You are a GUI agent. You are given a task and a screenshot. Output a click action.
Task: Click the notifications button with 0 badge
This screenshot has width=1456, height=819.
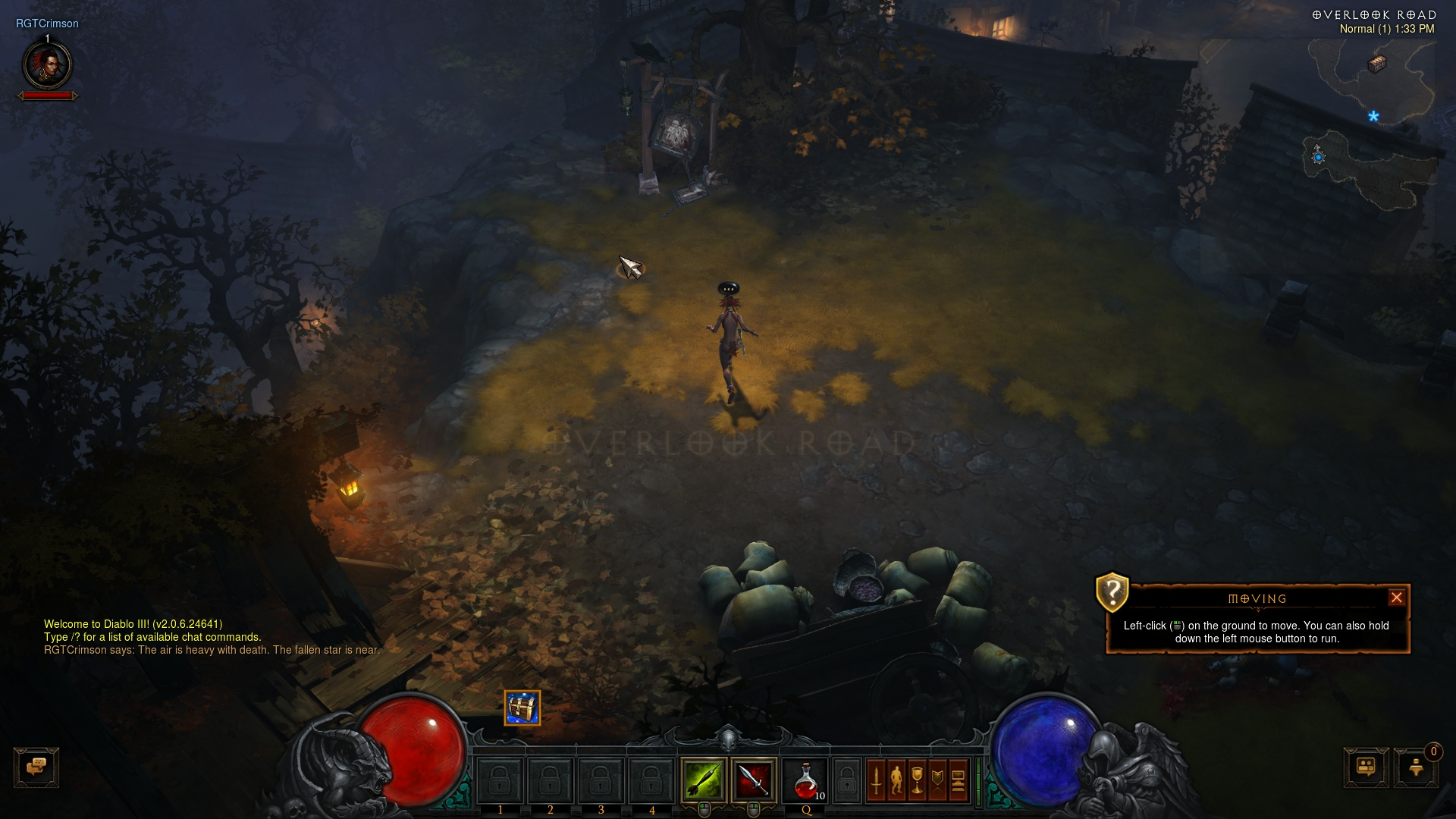(x=1416, y=767)
